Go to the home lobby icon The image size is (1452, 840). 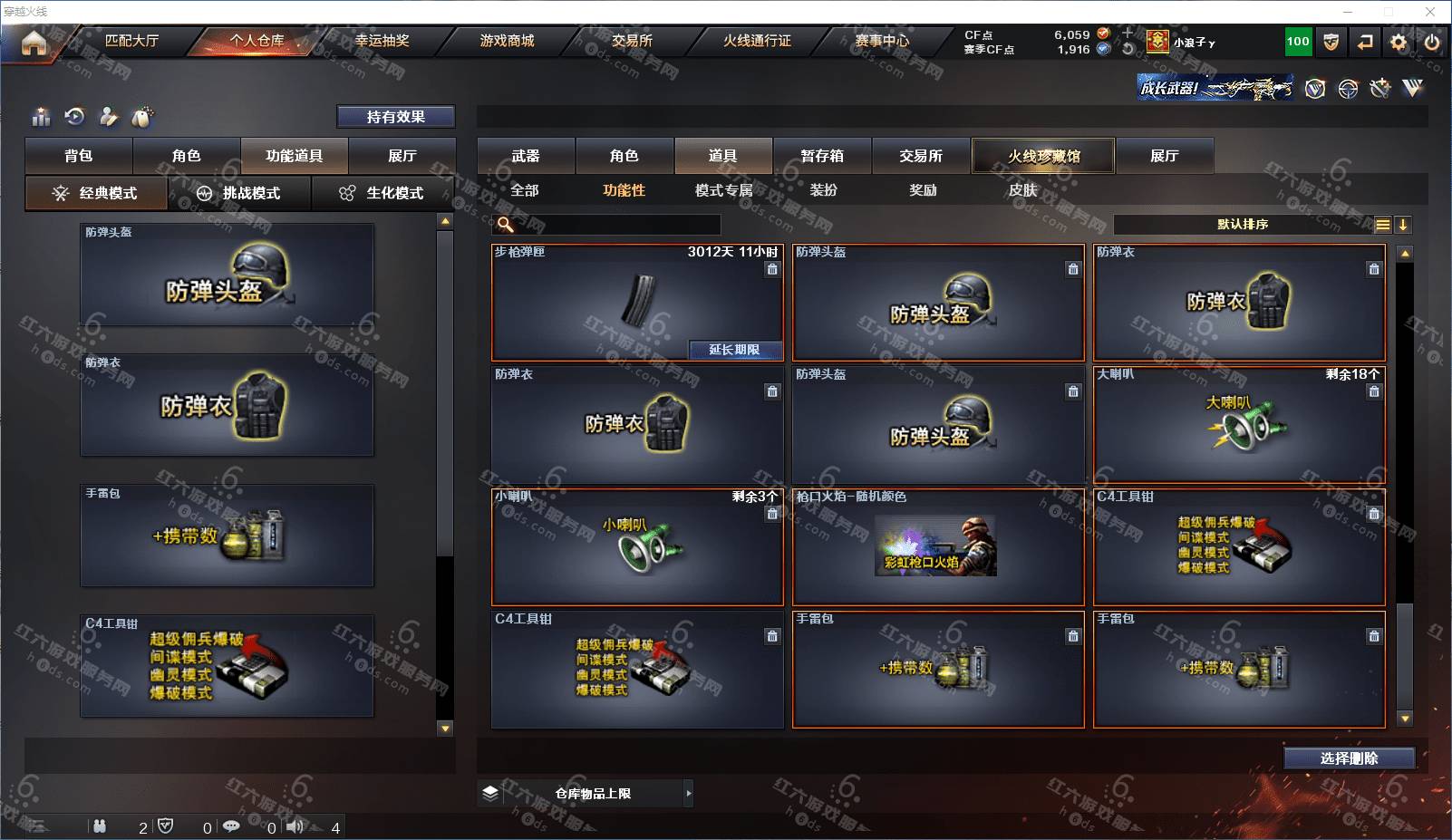(x=34, y=43)
